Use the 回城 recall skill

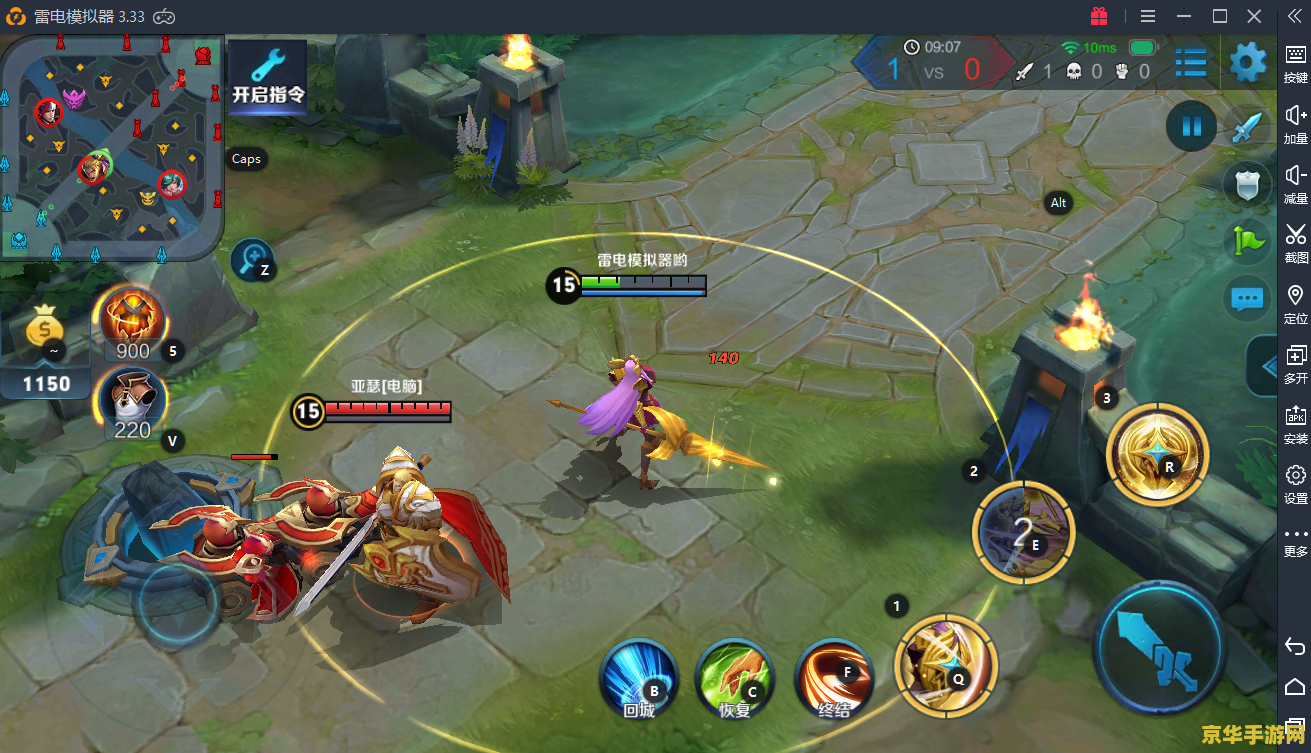point(639,678)
